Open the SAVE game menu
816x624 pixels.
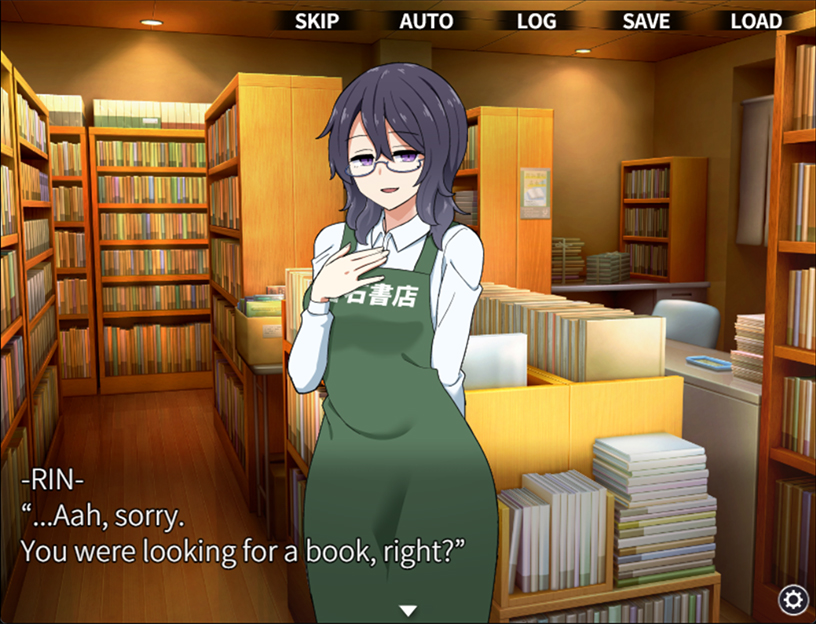(646, 21)
